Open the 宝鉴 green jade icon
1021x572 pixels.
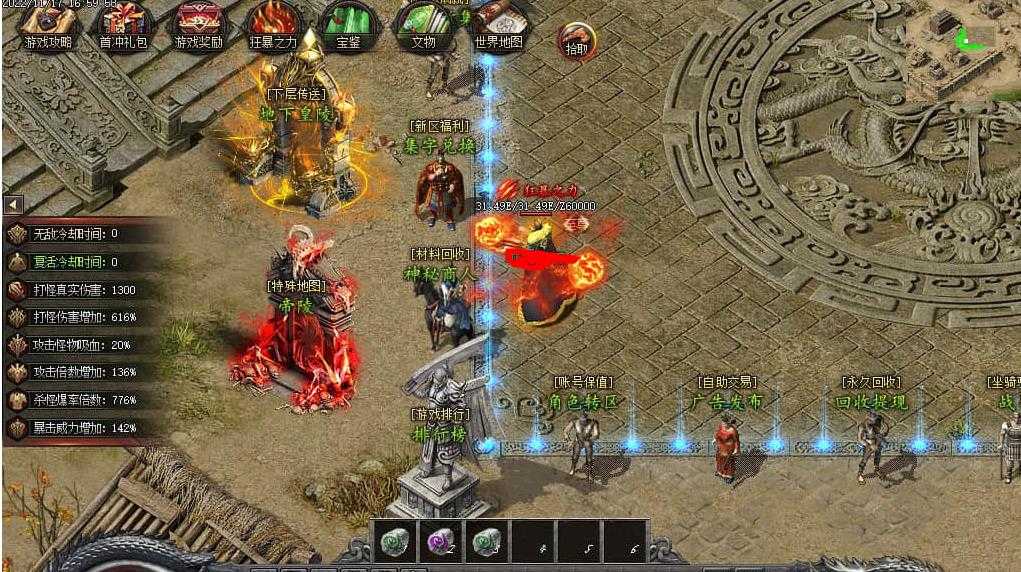348,25
